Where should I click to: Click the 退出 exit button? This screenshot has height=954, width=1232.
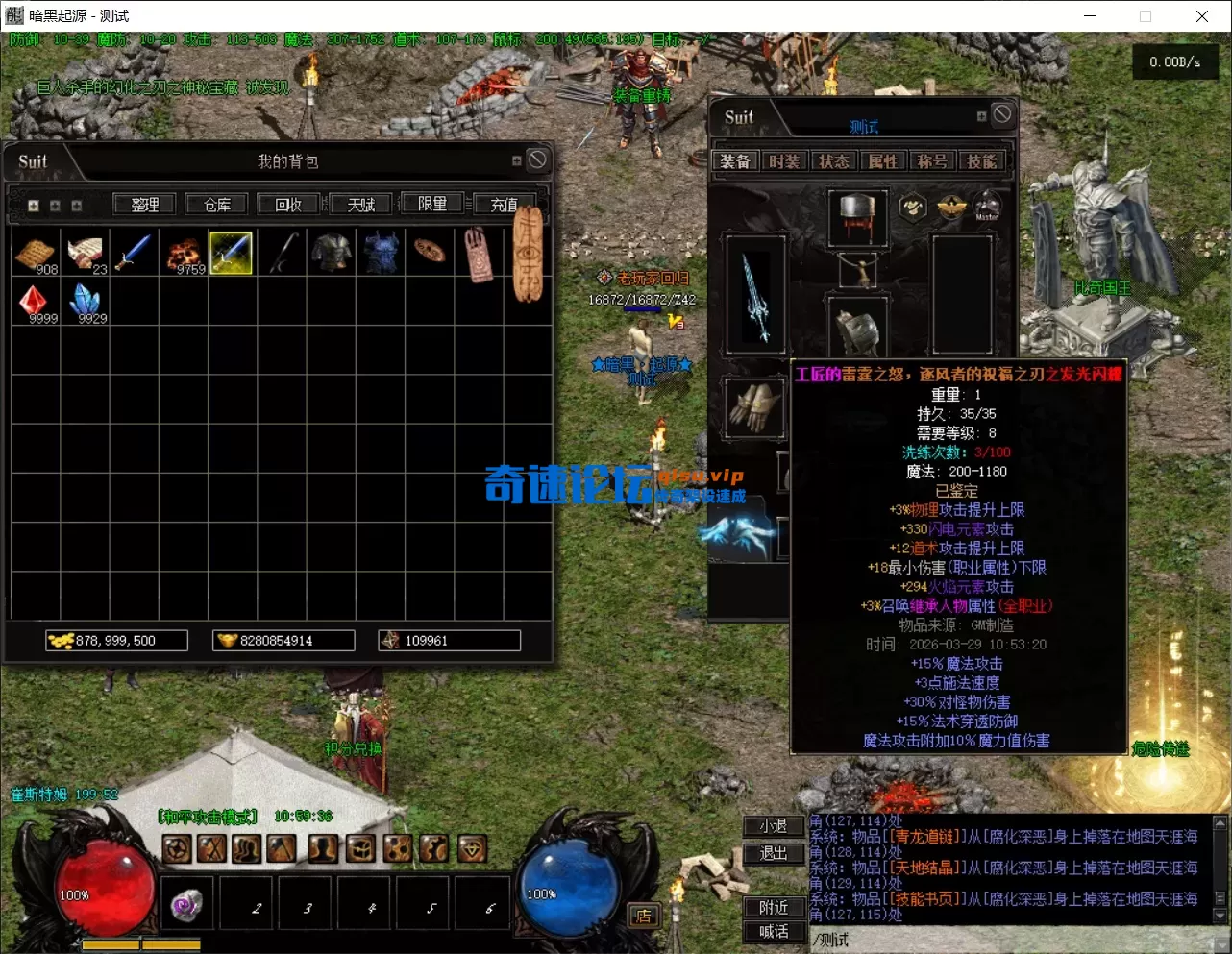[x=774, y=853]
